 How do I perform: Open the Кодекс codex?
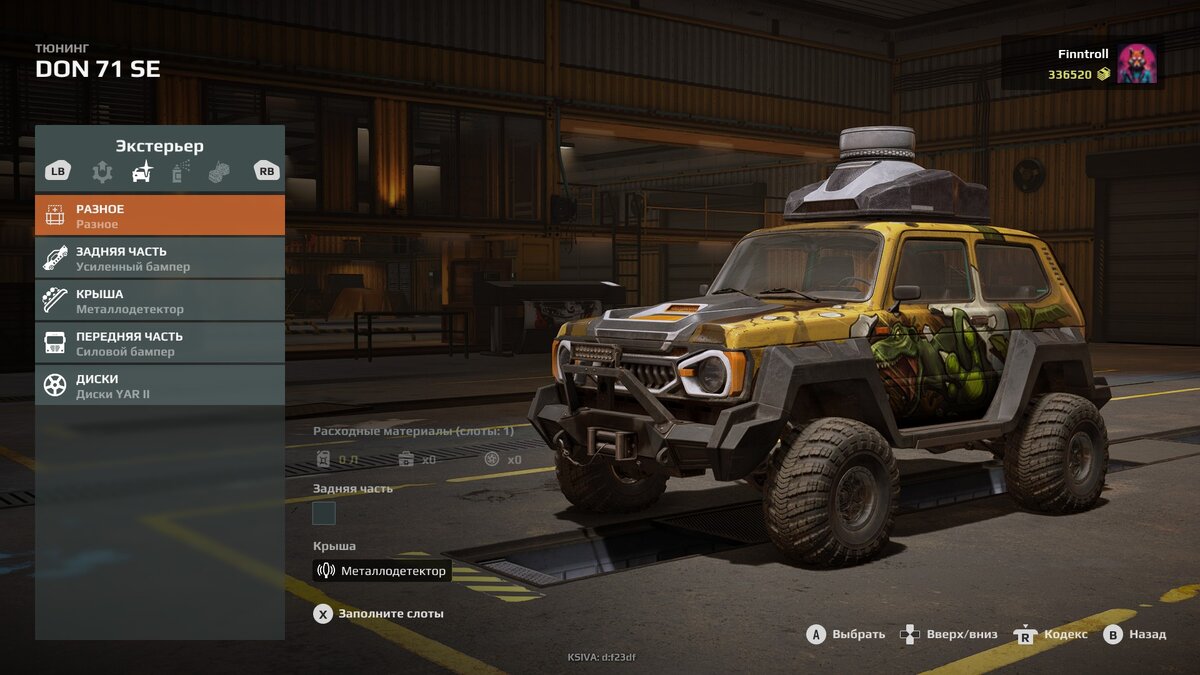(x=1052, y=635)
